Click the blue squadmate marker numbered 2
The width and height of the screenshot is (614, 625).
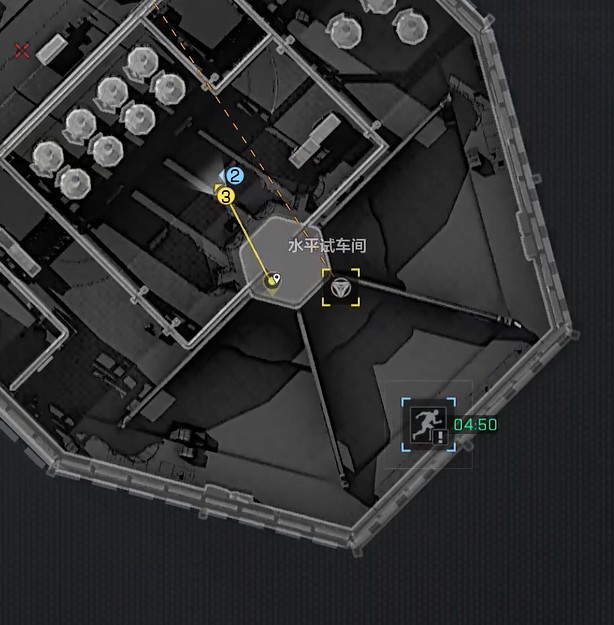point(235,176)
